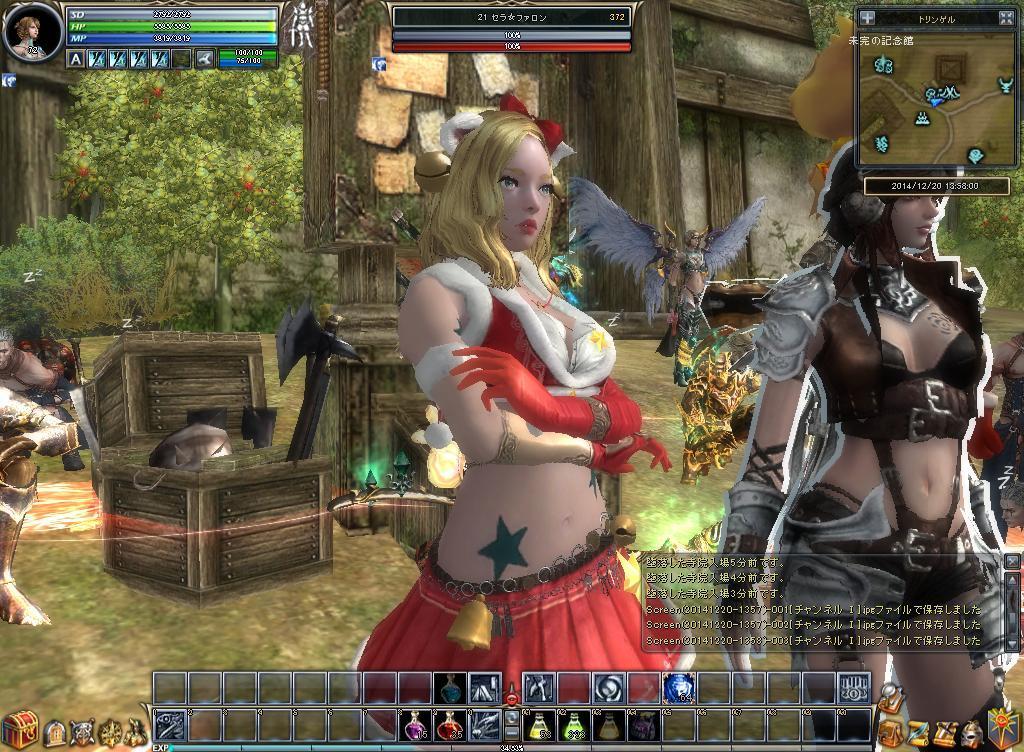Click the grey swirl skill icon
The height and width of the screenshot is (752, 1024).
pos(607,687)
